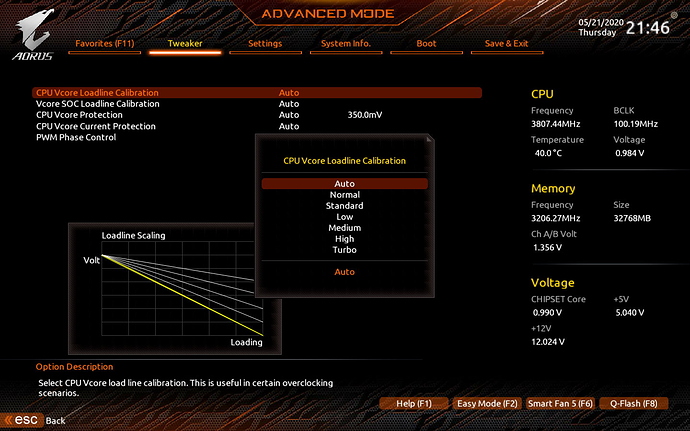The image size is (690, 431).
Task: Switch to Easy Mode (F2)
Action: pyautogui.click(x=487, y=403)
